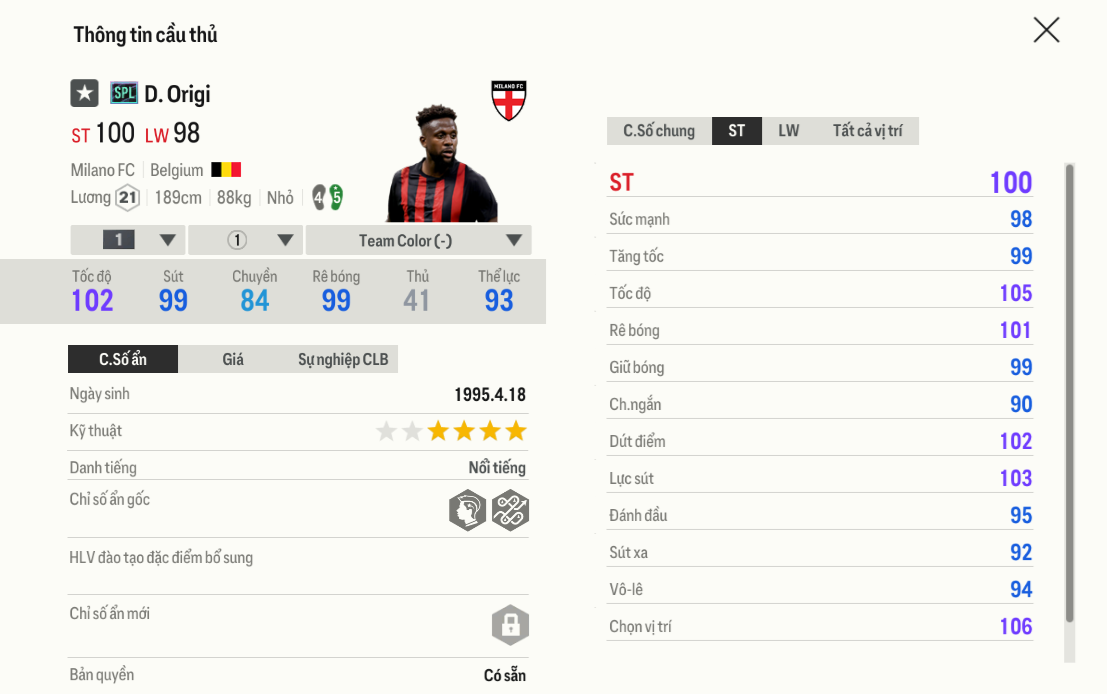Viewport: 1107px width, 694px height.
Task: Open the upgrade level 1 dropdown
Action: click(x=128, y=240)
